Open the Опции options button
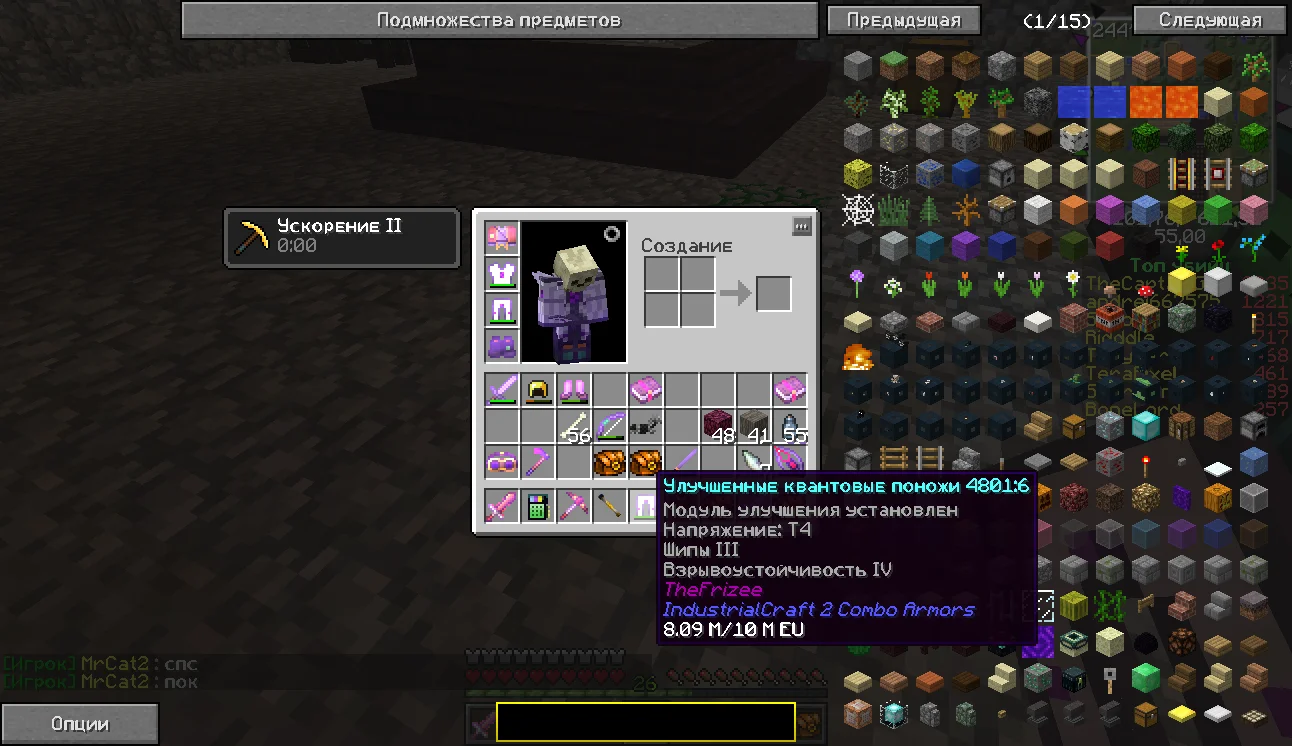This screenshot has width=1292, height=746. (x=79, y=724)
